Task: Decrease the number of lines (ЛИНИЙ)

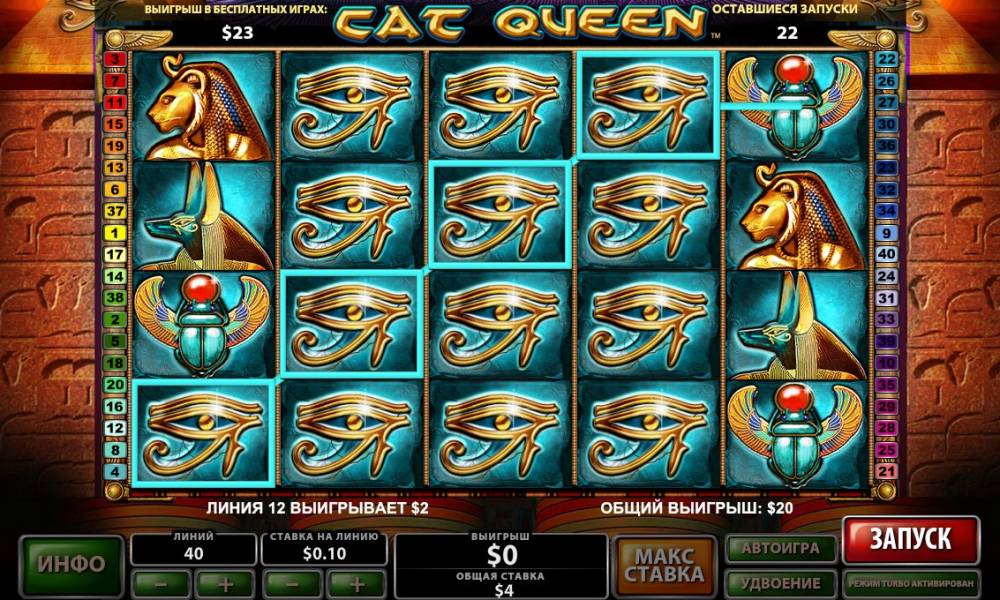Action: coord(161,583)
